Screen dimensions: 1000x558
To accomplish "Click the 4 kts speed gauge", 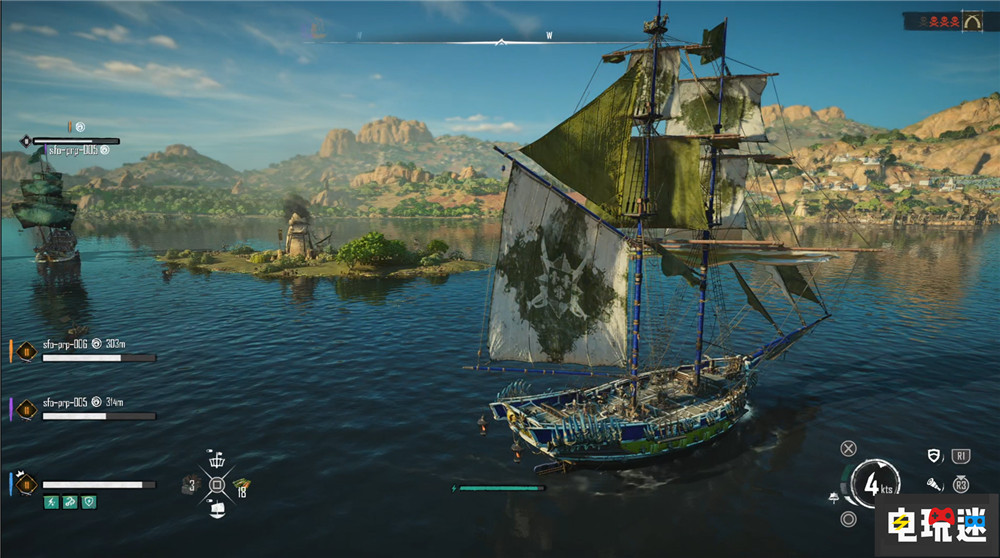I will [877, 487].
